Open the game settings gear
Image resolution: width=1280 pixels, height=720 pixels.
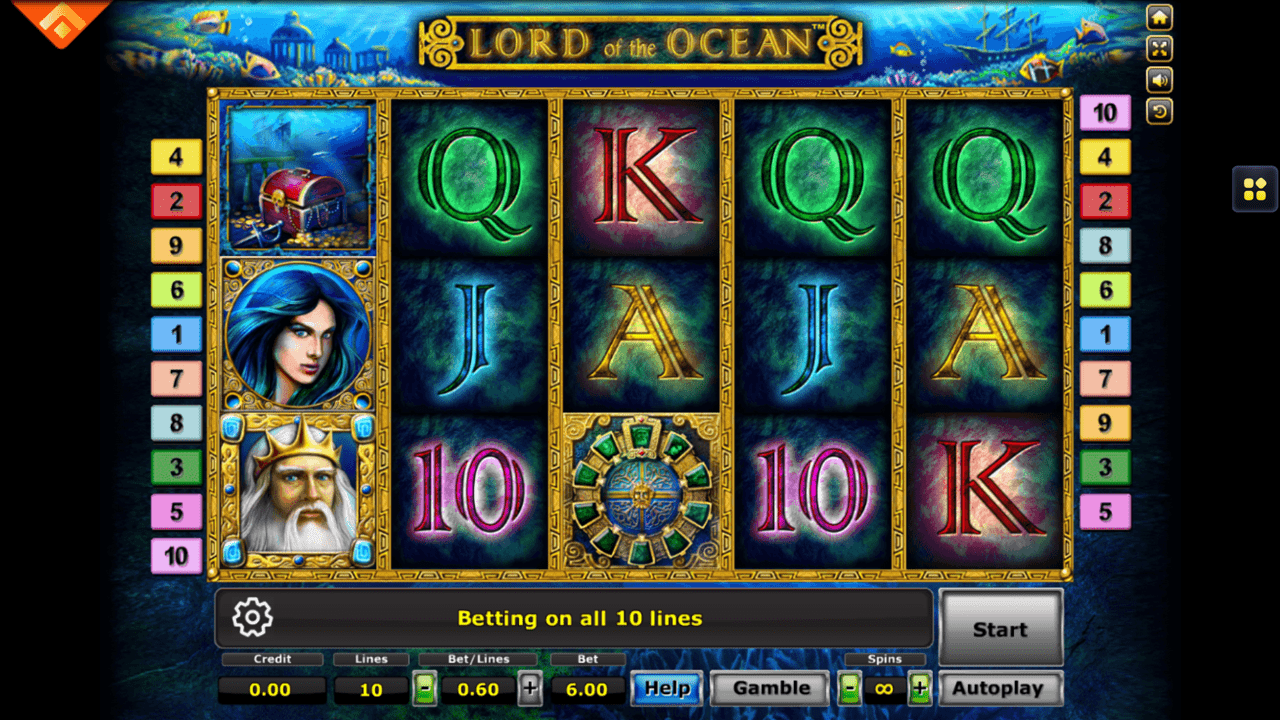coord(252,618)
